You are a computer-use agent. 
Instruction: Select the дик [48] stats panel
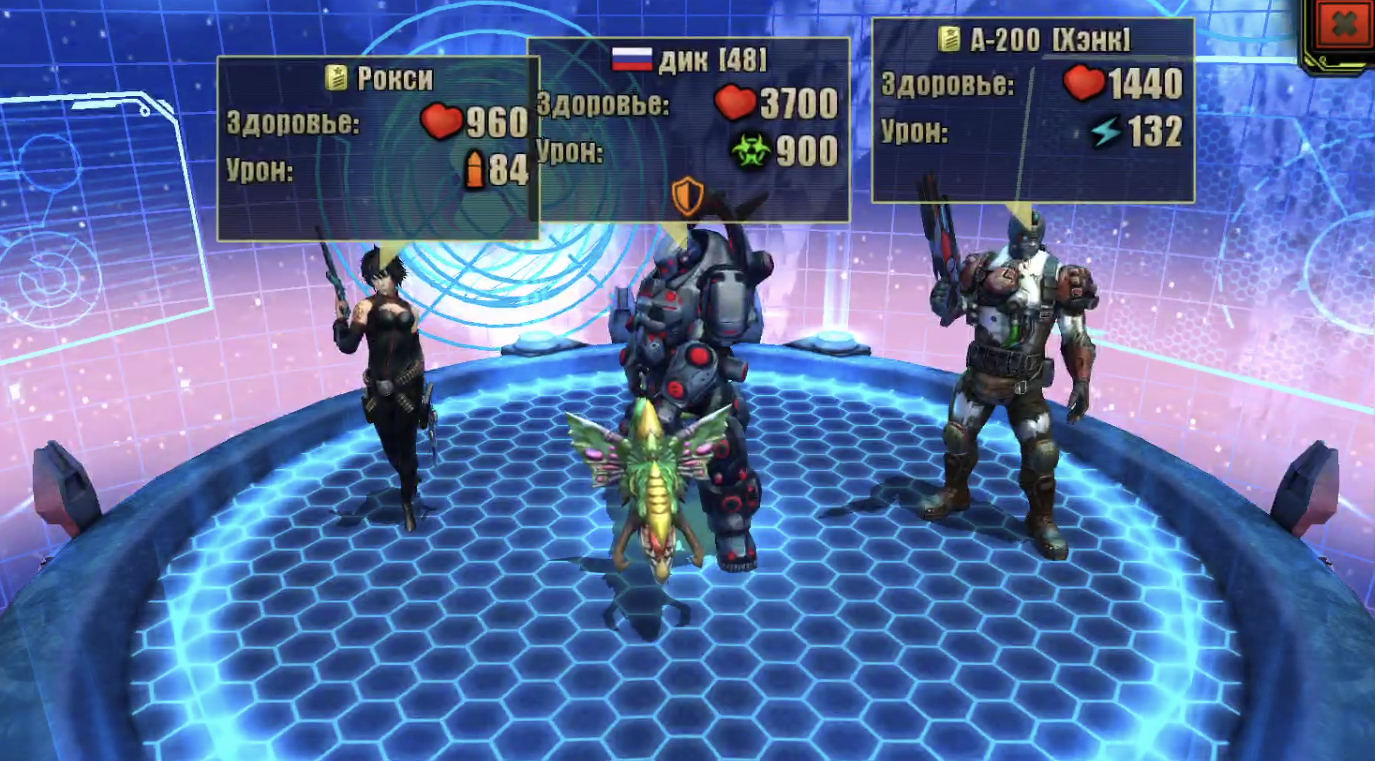(x=688, y=128)
